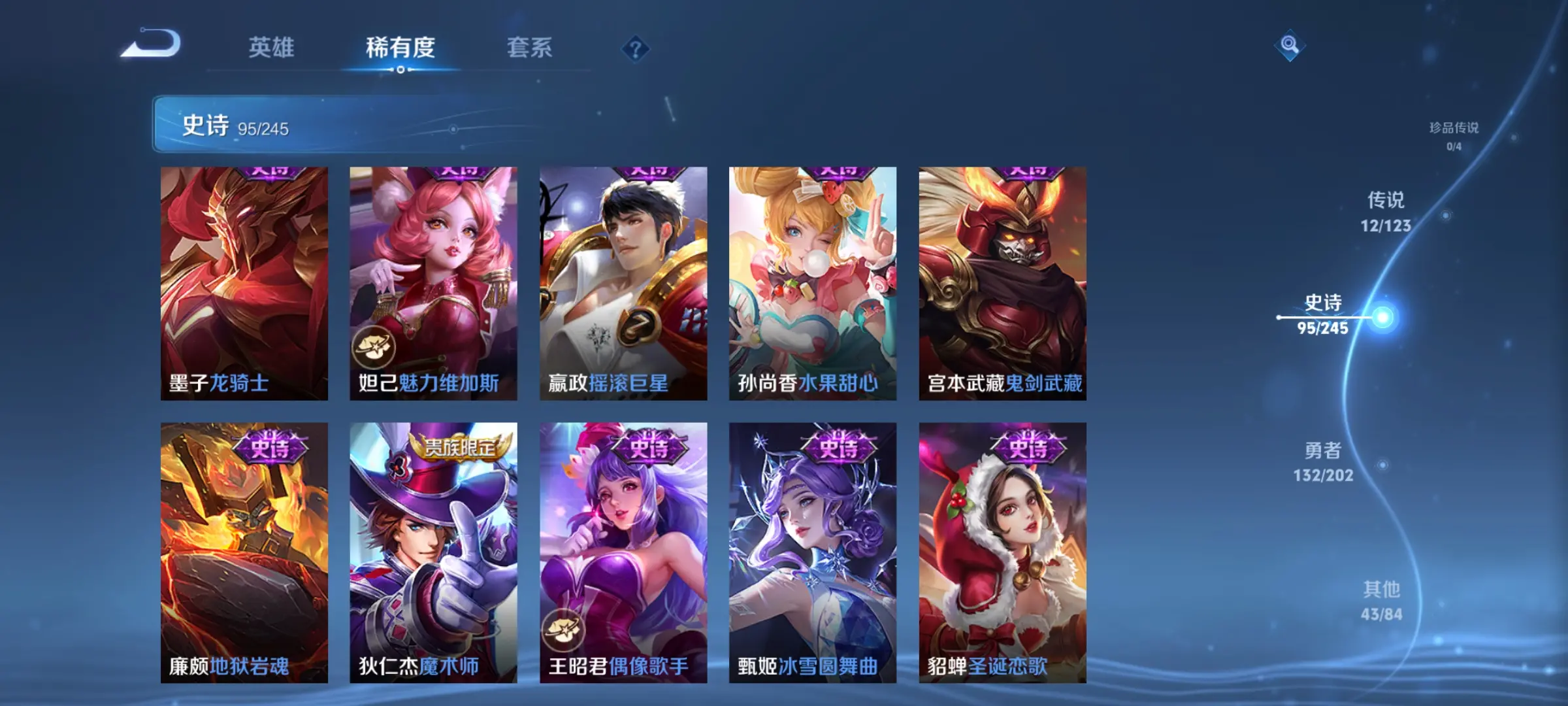View the 墨子 龙骑士 skin card
The height and width of the screenshot is (706, 1568).
click(x=244, y=283)
